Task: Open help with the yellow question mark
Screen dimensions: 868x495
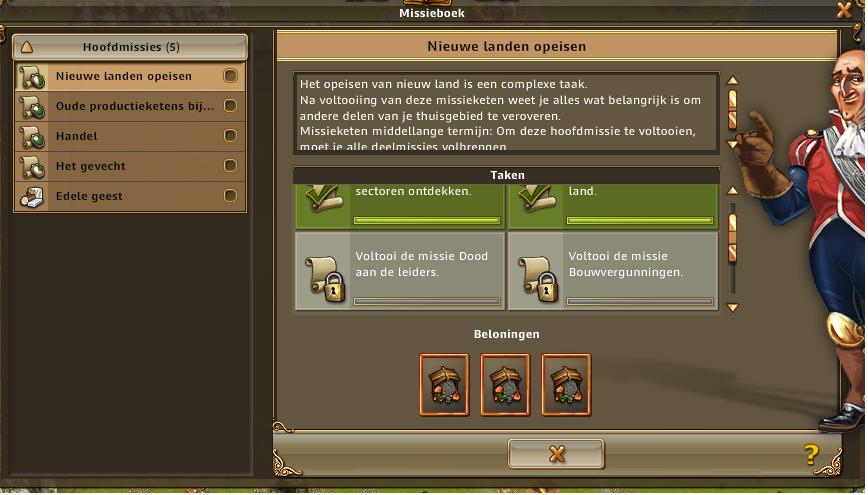Action: click(811, 455)
